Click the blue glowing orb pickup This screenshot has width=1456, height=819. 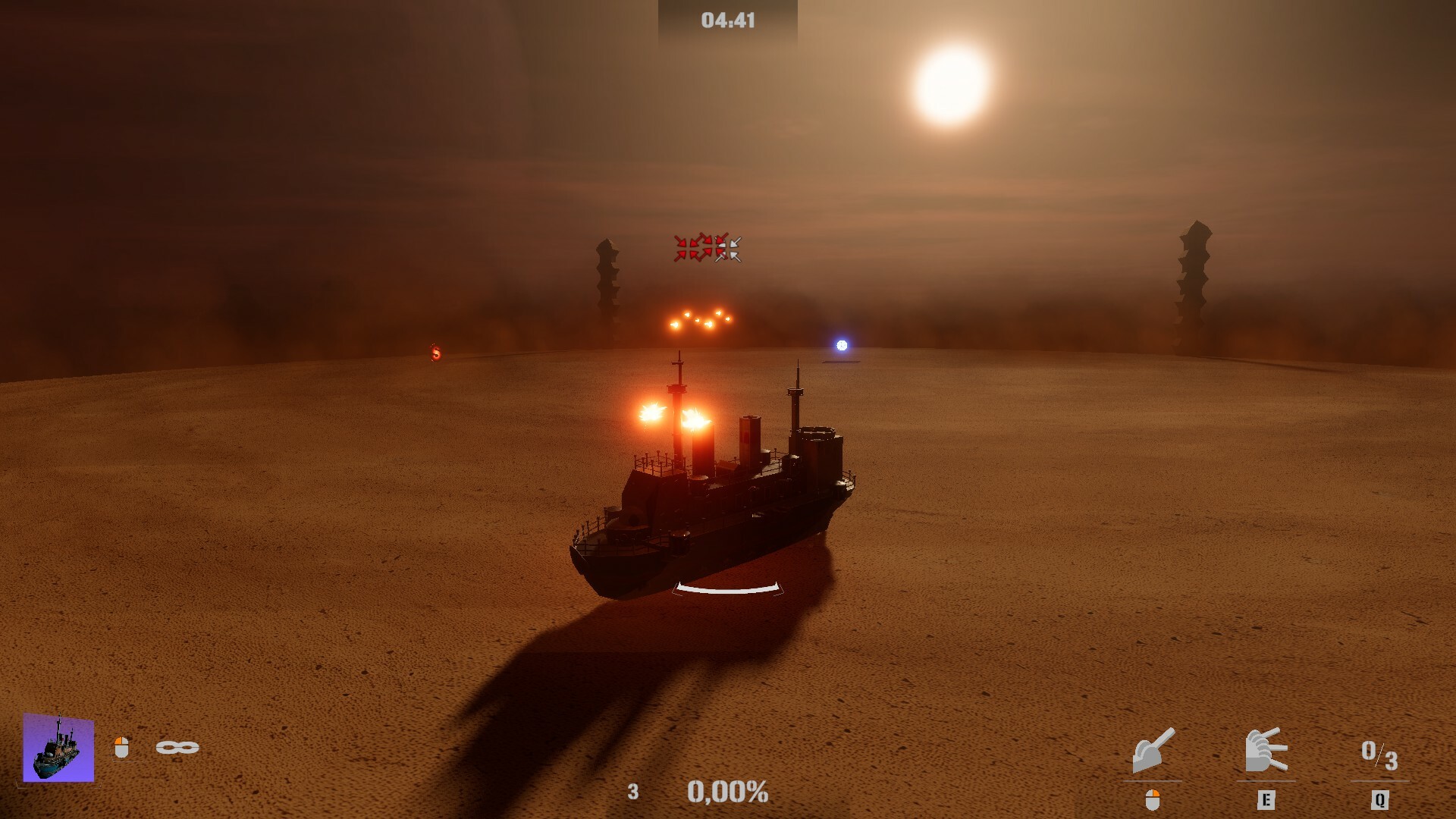(840, 346)
